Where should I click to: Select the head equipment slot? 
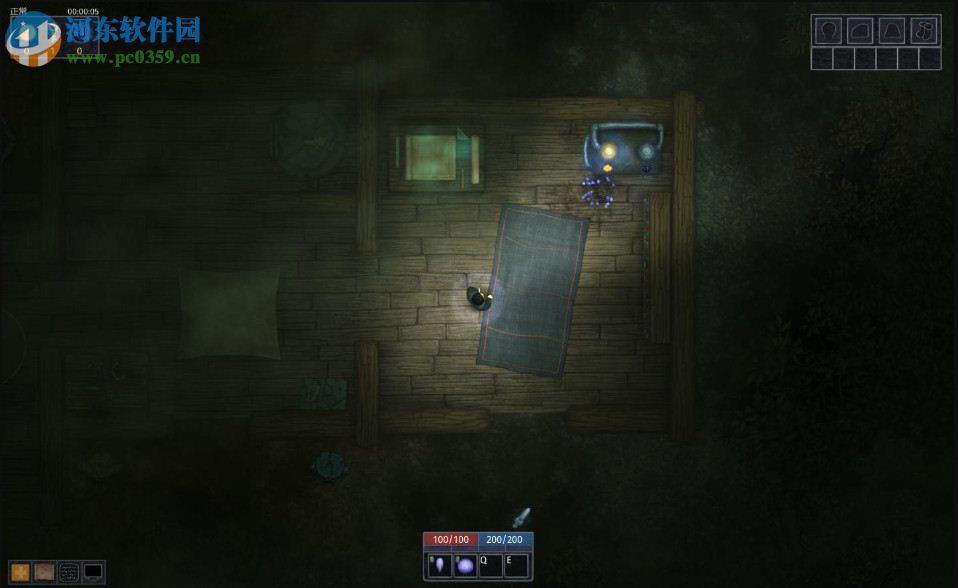point(827,31)
